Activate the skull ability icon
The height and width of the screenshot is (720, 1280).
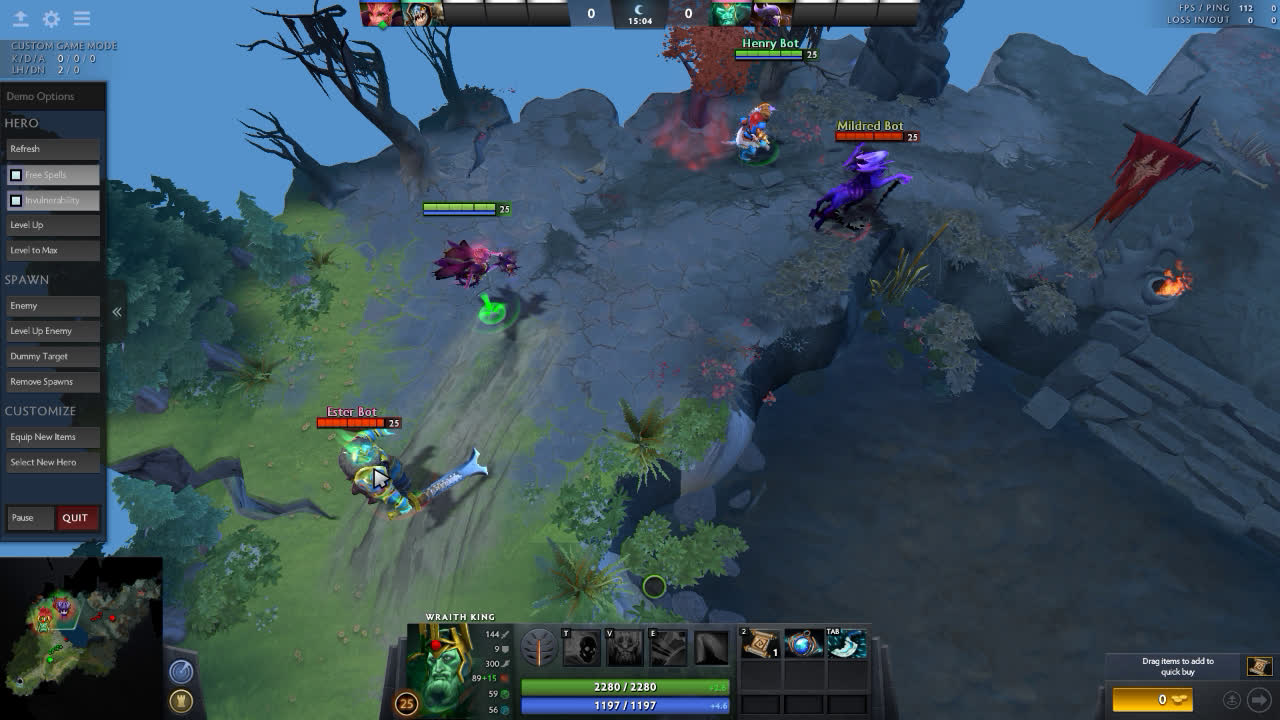(582, 649)
